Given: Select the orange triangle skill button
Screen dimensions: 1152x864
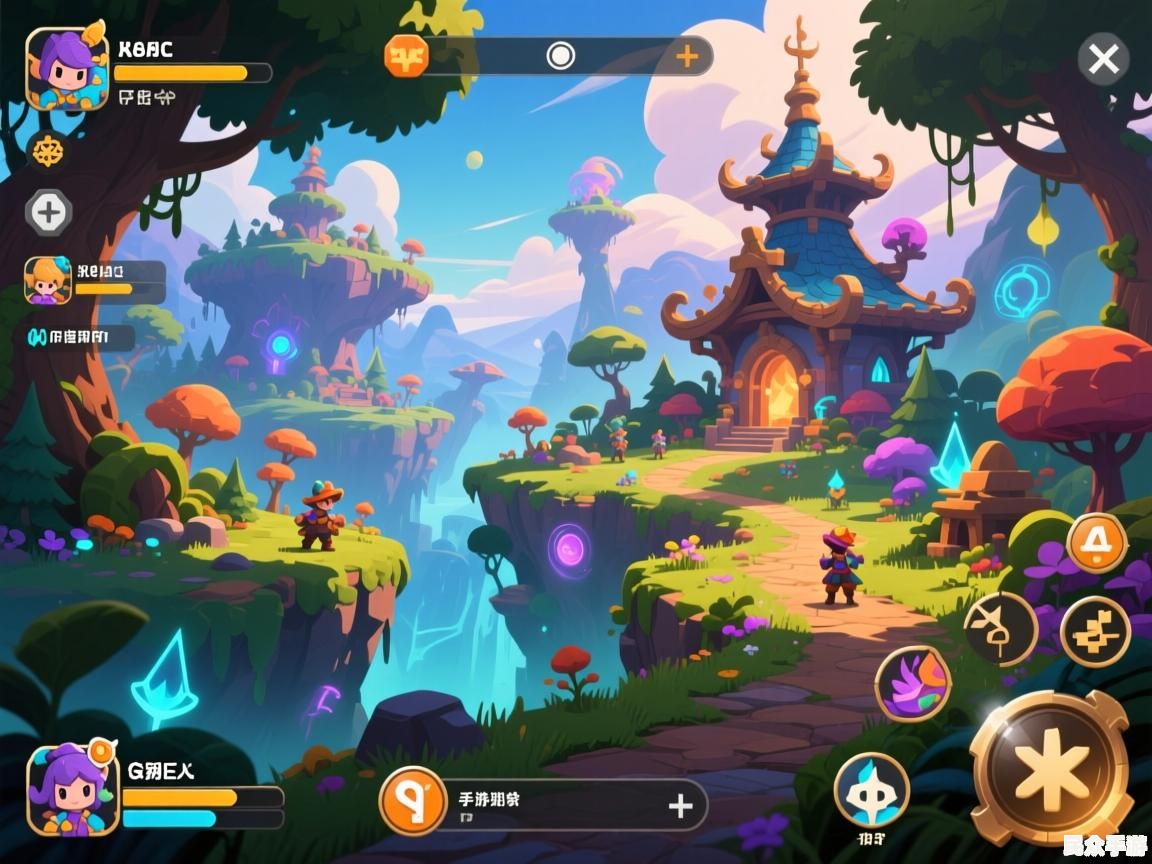Looking at the screenshot, I should (1097, 544).
